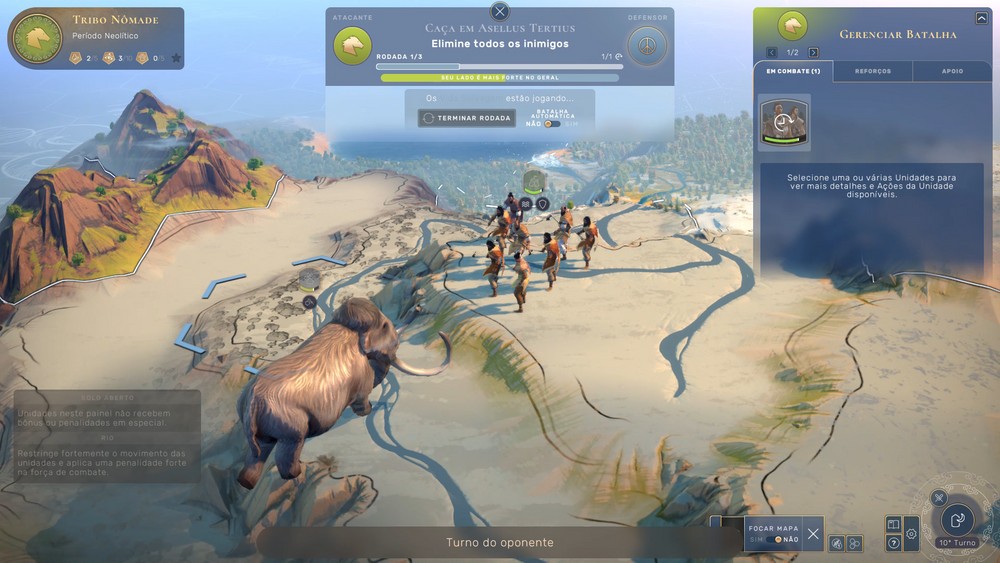
Task: Open the Apoio tab
Action: pyautogui.click(x=952, y=71)
